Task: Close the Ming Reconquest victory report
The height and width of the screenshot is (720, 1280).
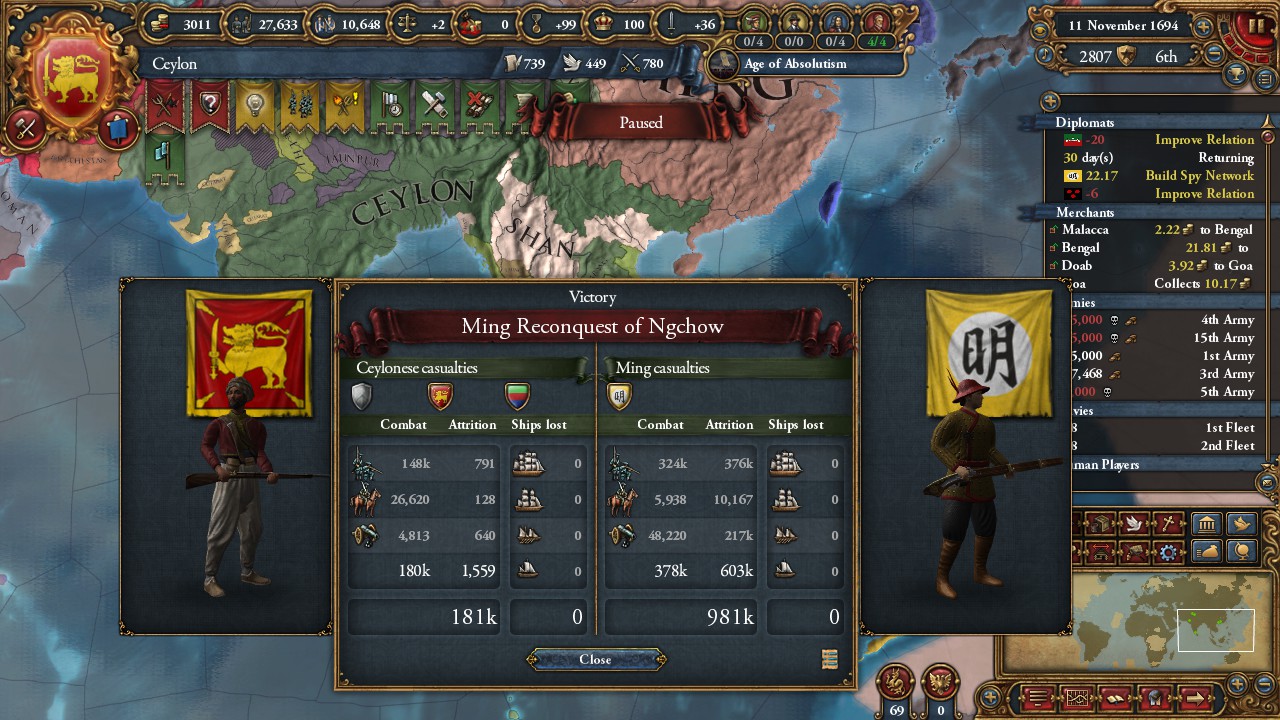Action: click(595, 659)
